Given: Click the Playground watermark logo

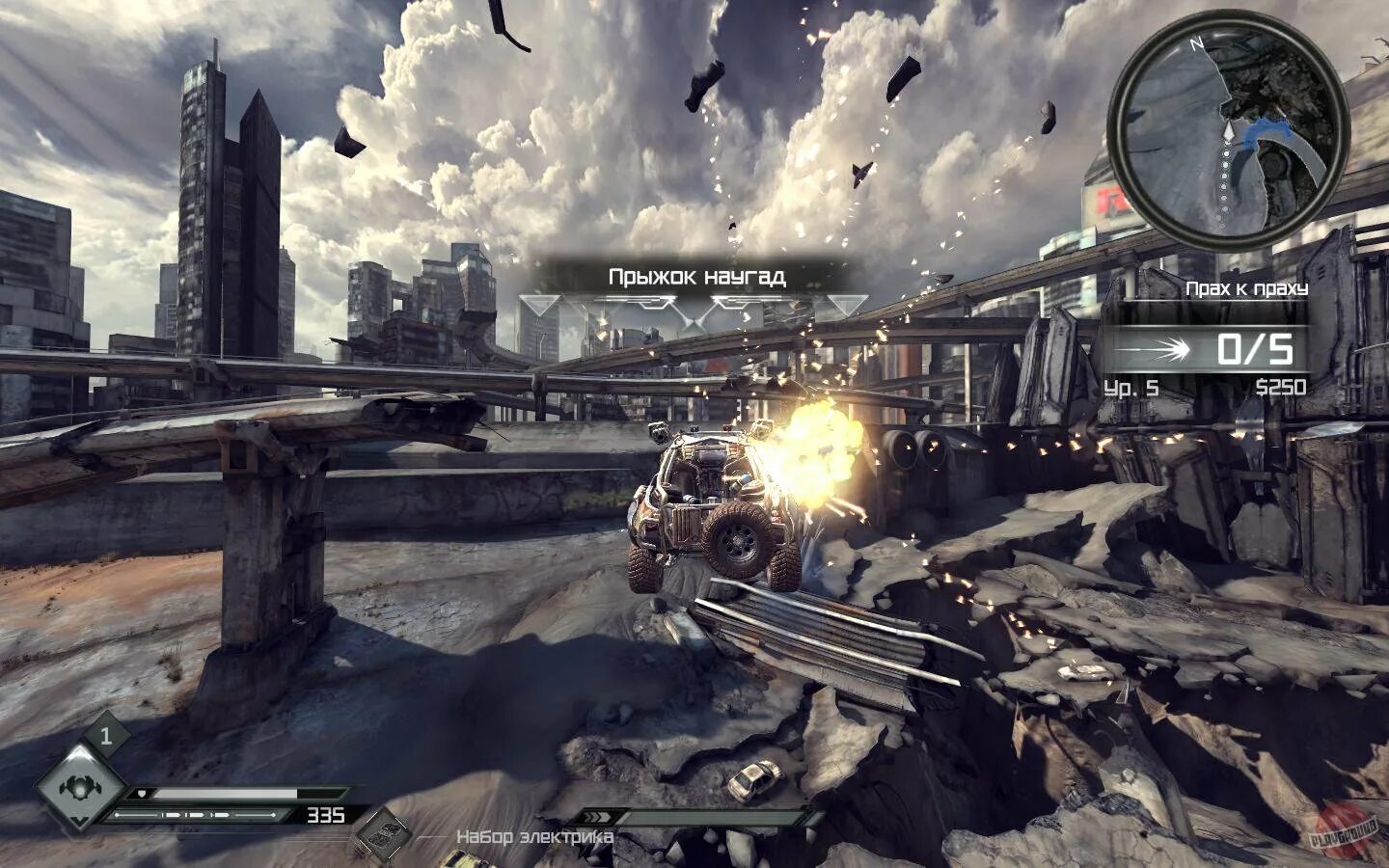Looking at the screenshot, I should click(x=1342, y=830).
